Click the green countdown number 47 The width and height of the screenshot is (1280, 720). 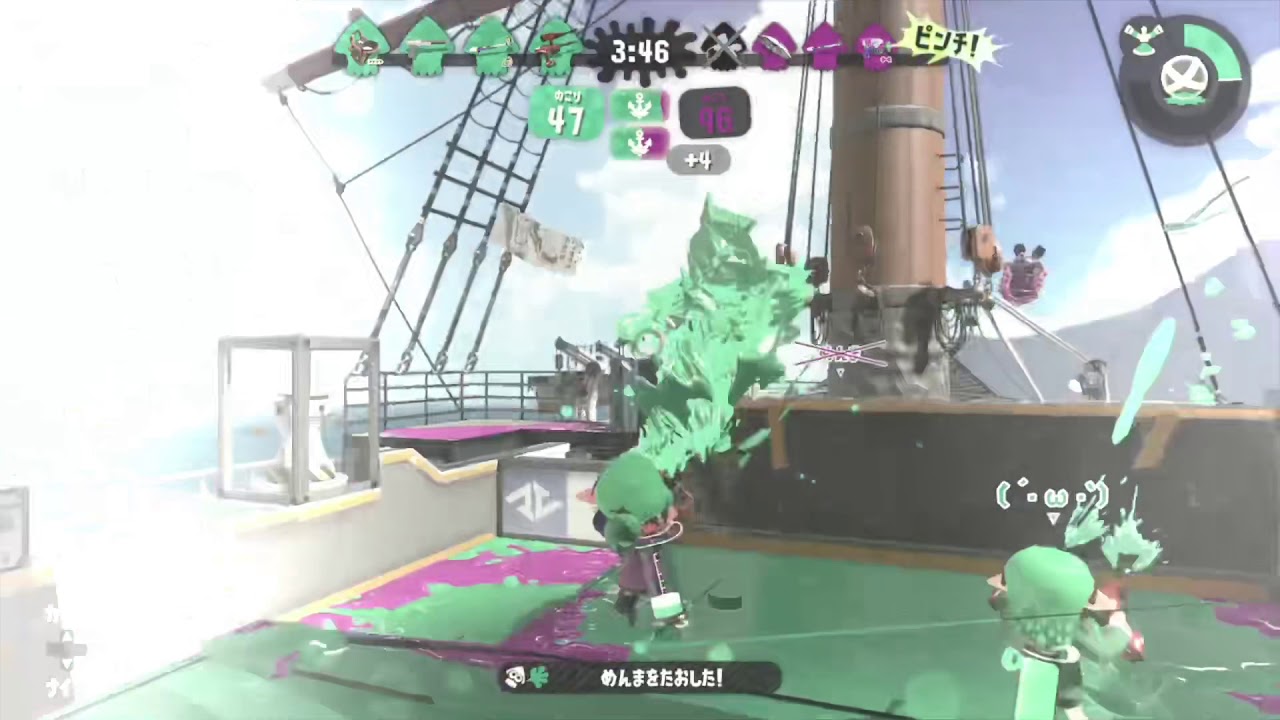click(x=567, y=118)
